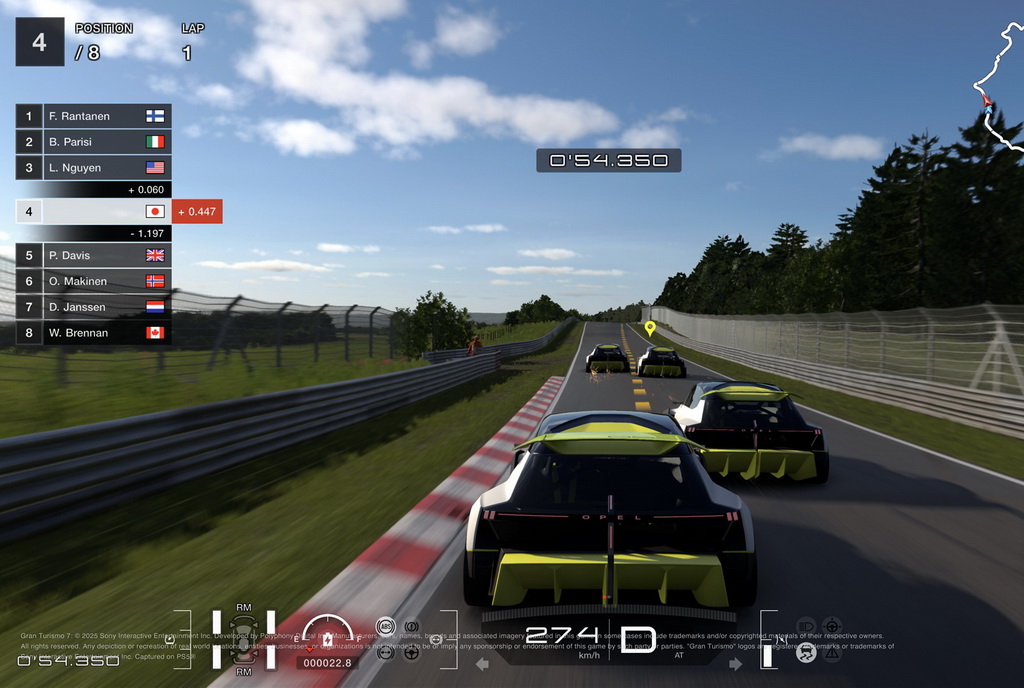The width and height of the screenshot is (1024, 688).
Task: Click the ABS indicator icon
Action: [385, 627]
